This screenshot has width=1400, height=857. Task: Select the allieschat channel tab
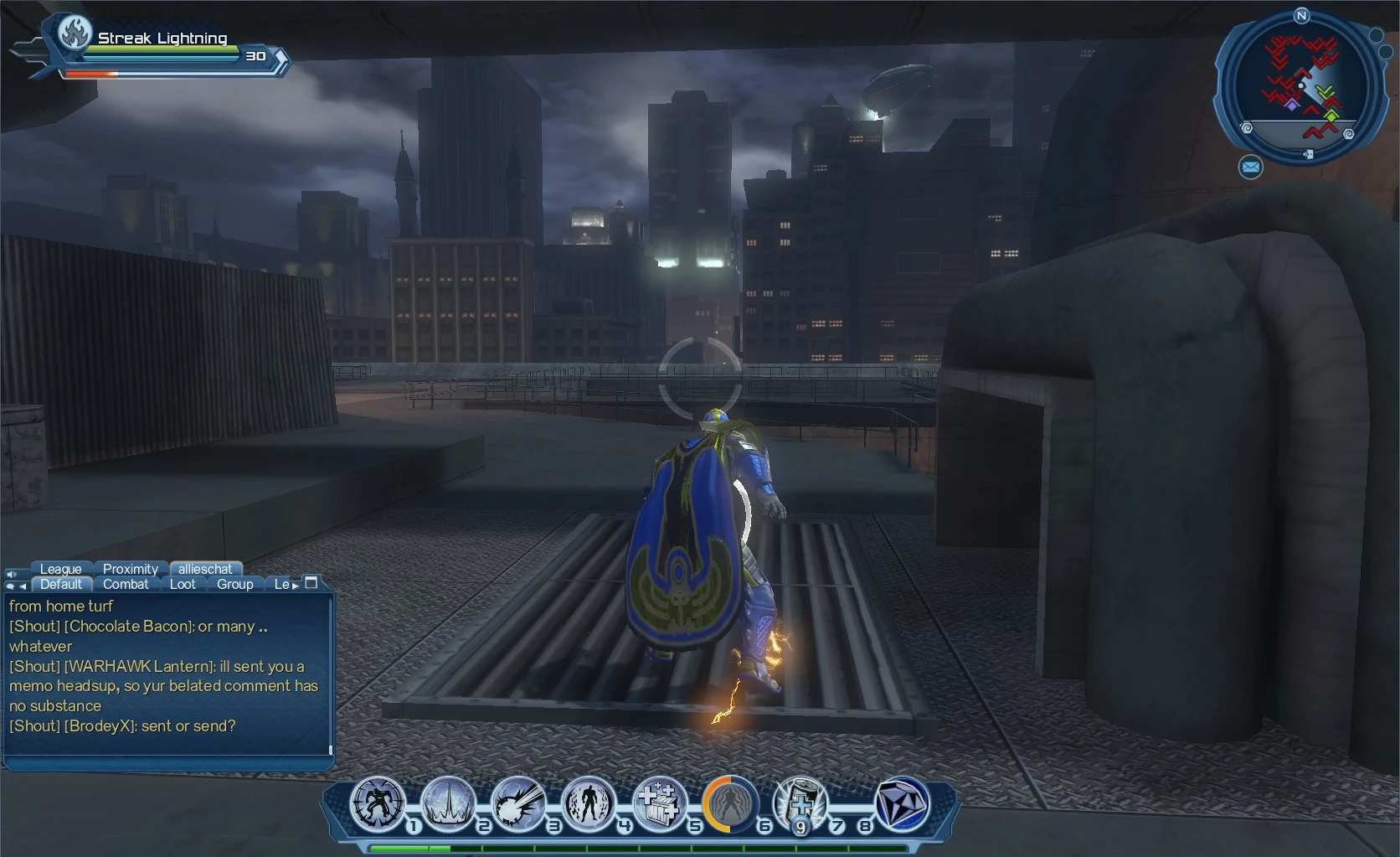click(205, 568)
